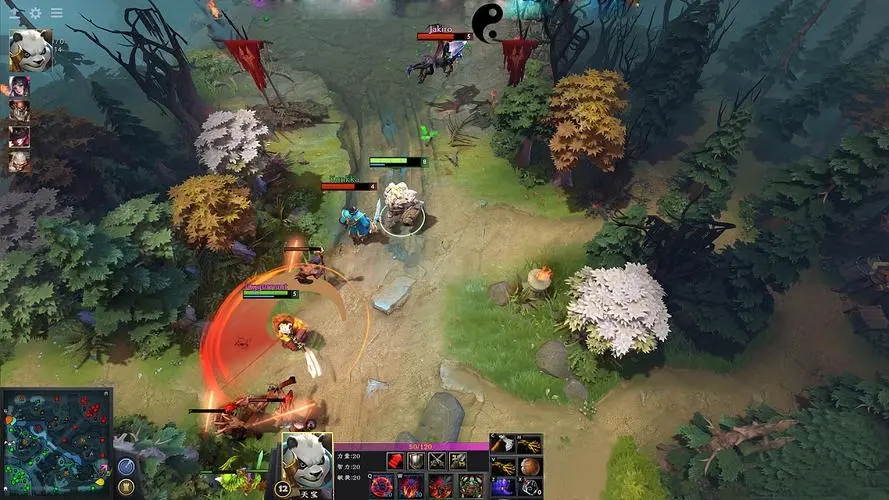889x500 pixels.
Task: Click the level 12 badge
Action: pyautogui.click(x=282, y=489)
